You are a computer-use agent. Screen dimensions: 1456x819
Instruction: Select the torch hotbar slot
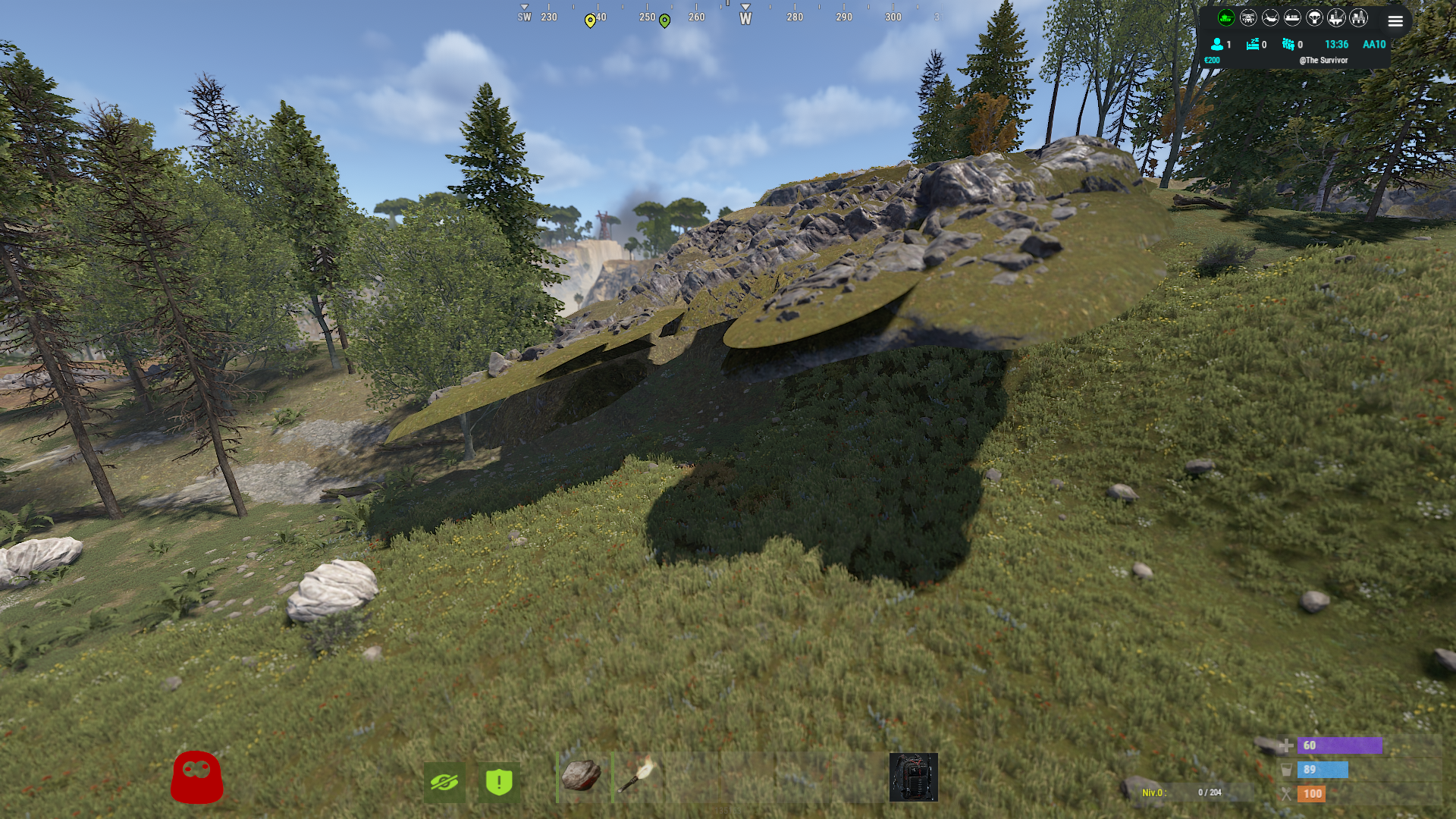point(638,777)
